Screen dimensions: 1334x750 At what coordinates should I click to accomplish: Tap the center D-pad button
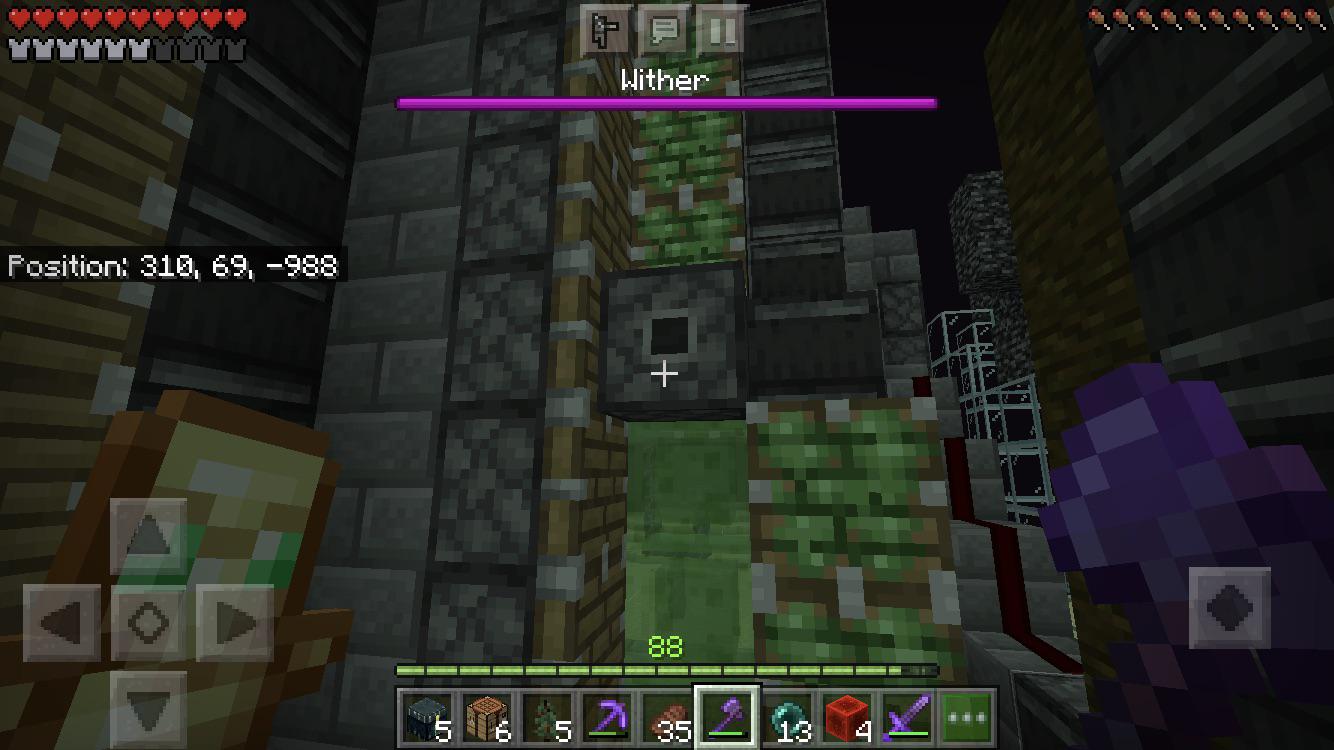coord(146,621)
